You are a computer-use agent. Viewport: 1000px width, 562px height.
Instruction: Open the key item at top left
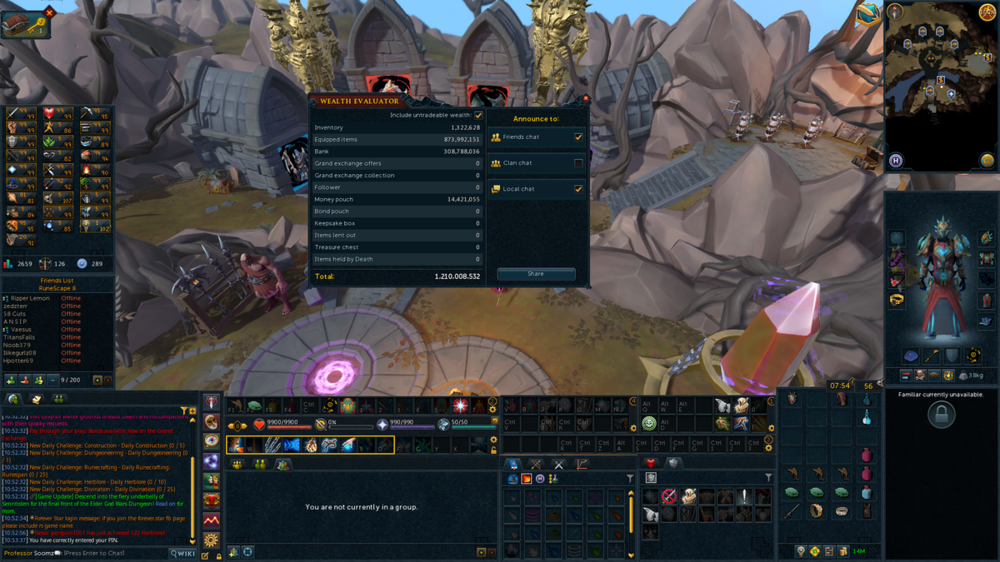27,24
